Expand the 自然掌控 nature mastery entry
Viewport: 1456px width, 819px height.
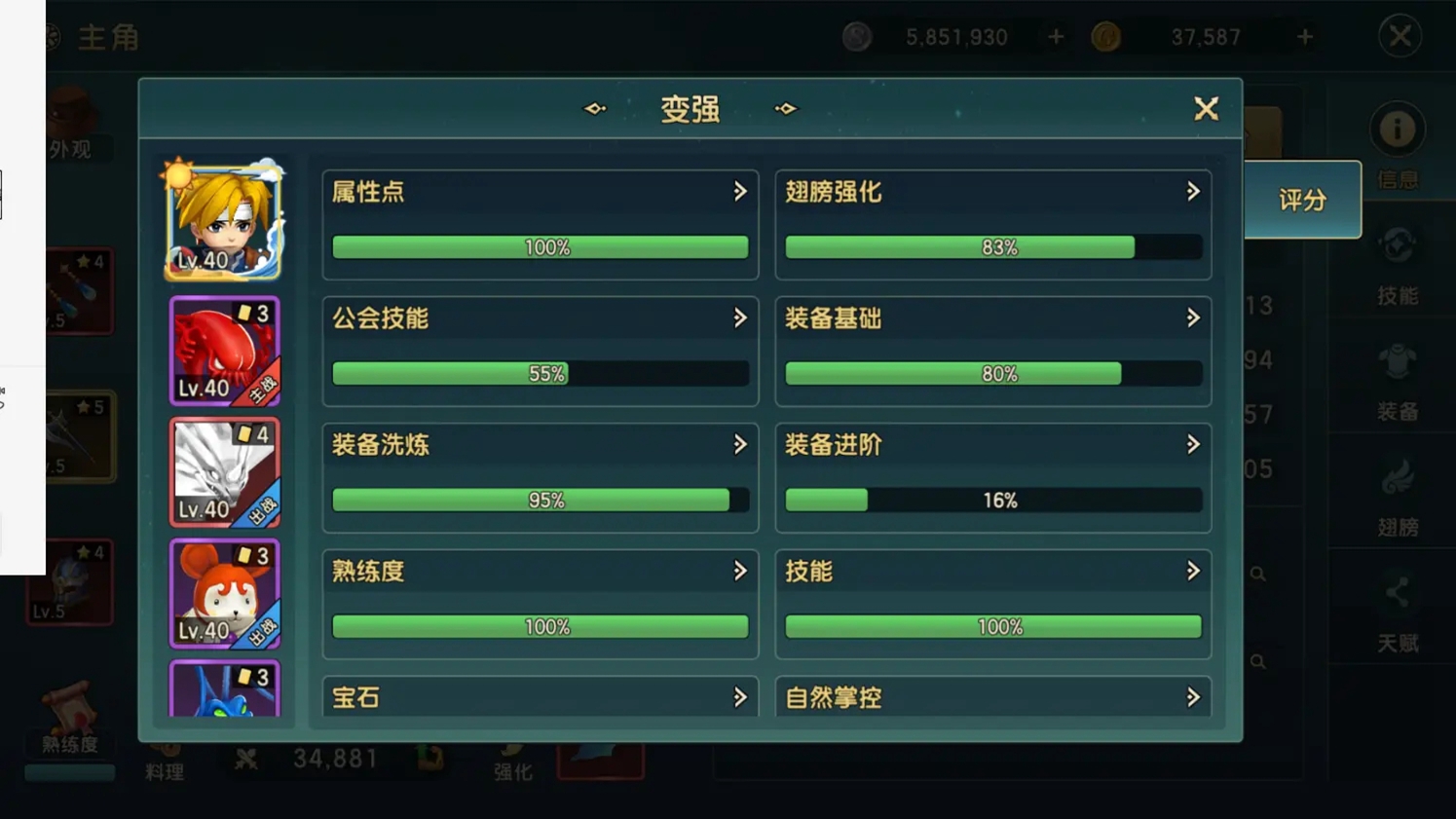[992, 697]
